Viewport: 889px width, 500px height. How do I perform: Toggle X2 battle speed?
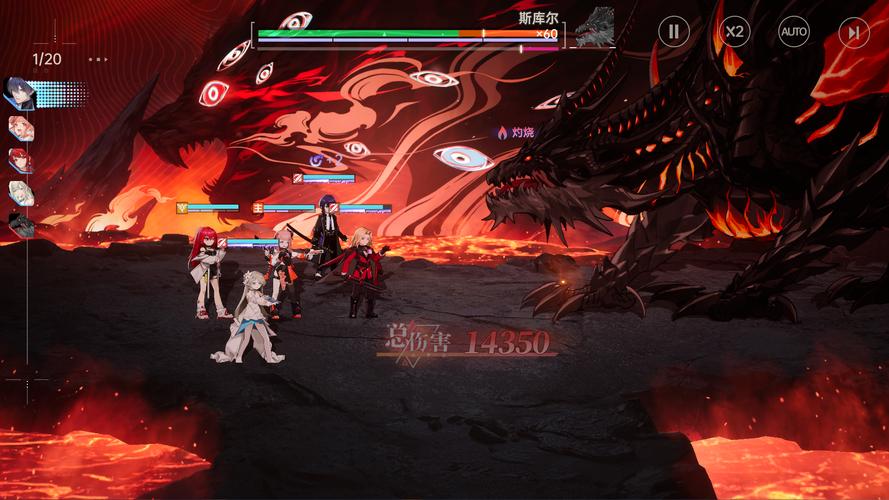pos(734,32)
